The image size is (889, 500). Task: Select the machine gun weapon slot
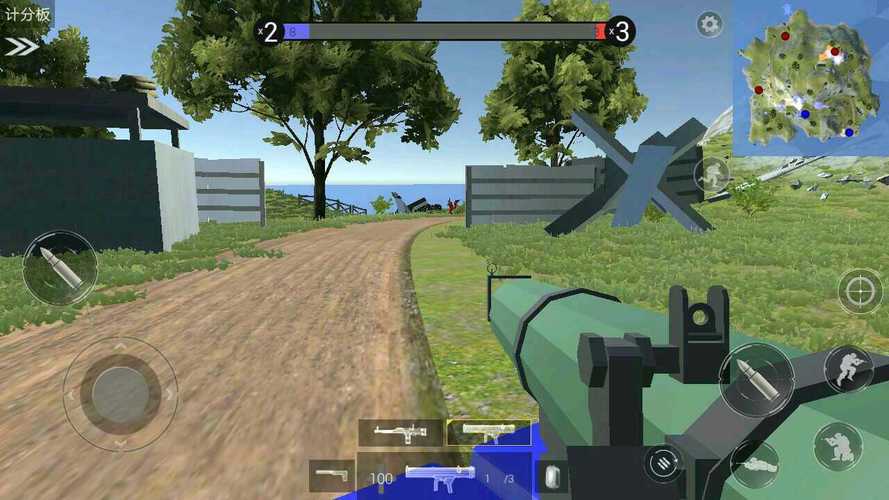click(x=400, y=433)
